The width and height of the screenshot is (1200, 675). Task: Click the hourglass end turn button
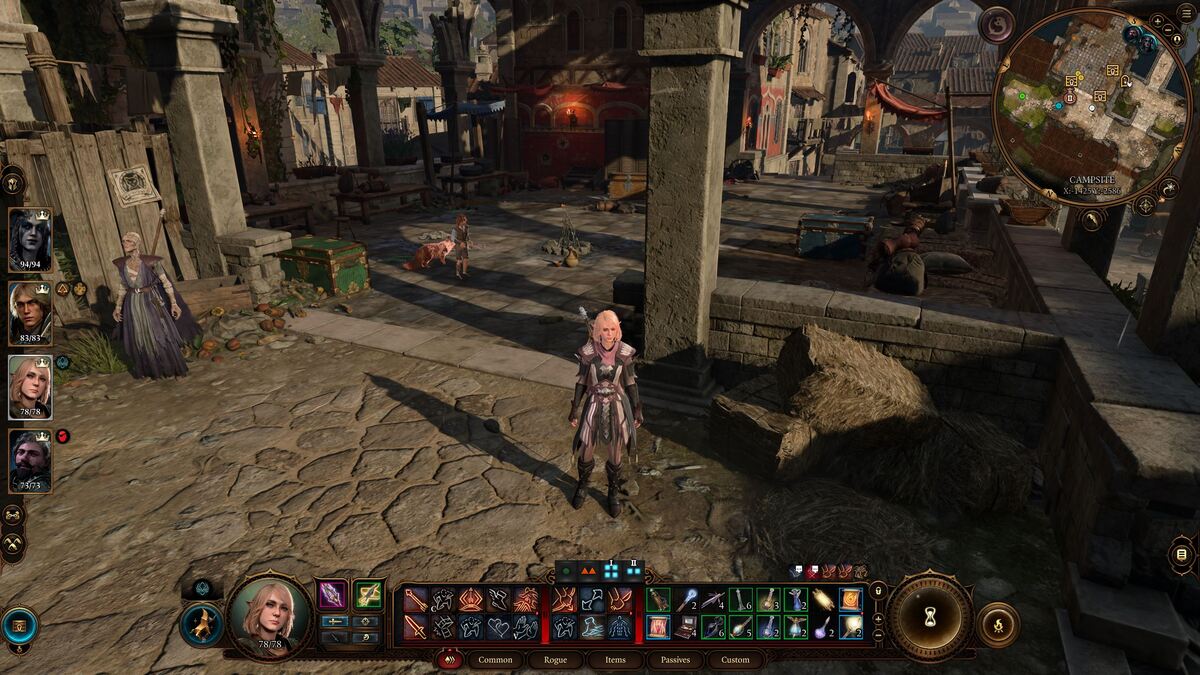pyautogui.click(x=930, y=615)
